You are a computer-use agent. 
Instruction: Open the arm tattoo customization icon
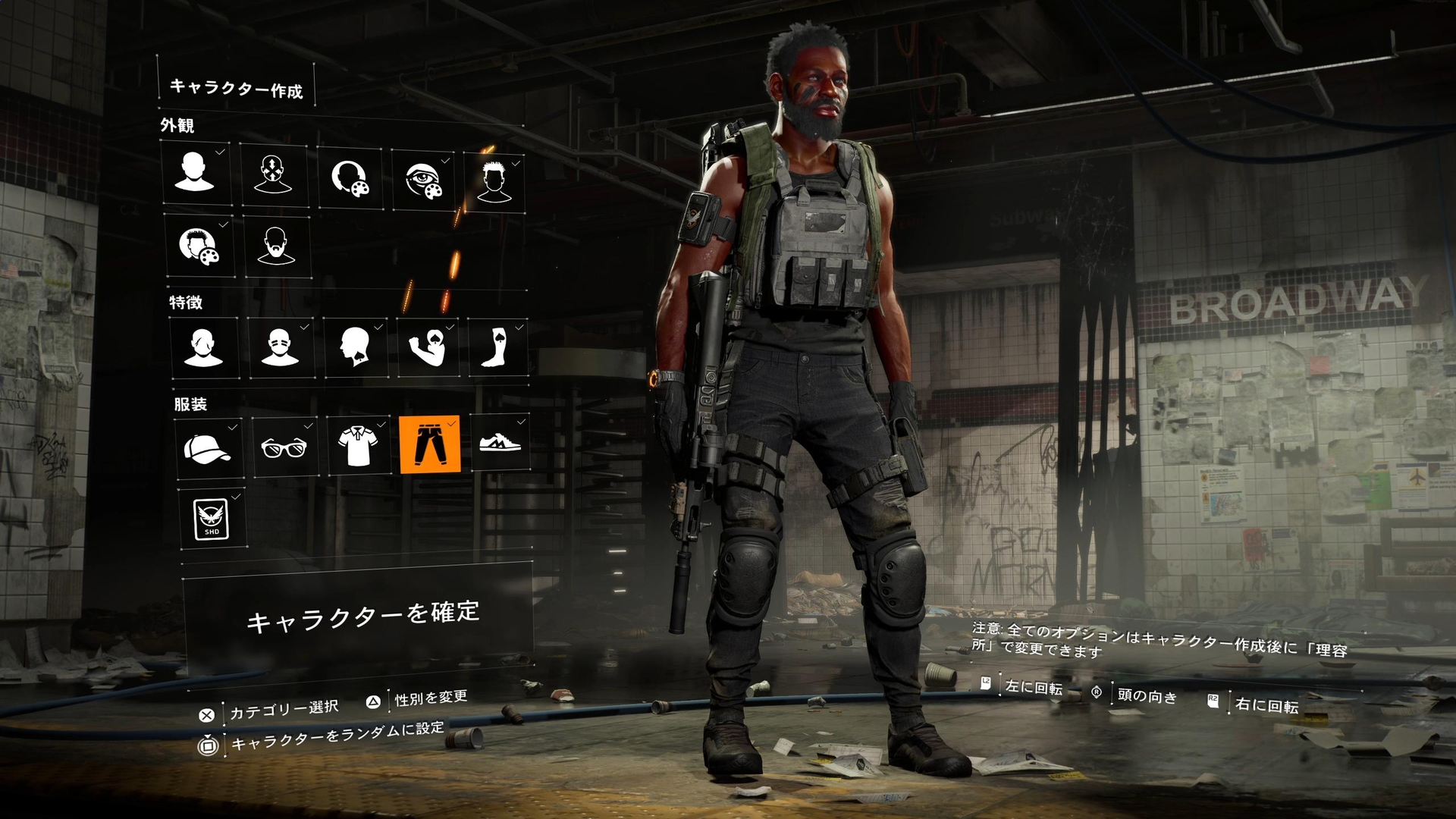pos(427,348)
